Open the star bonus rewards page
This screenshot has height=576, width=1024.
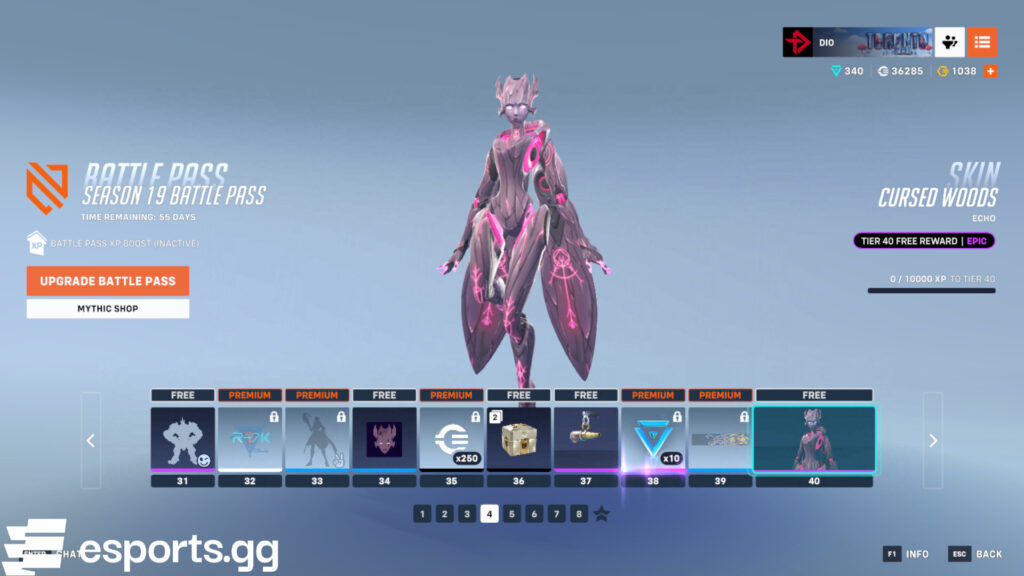[x=601, y=514]
